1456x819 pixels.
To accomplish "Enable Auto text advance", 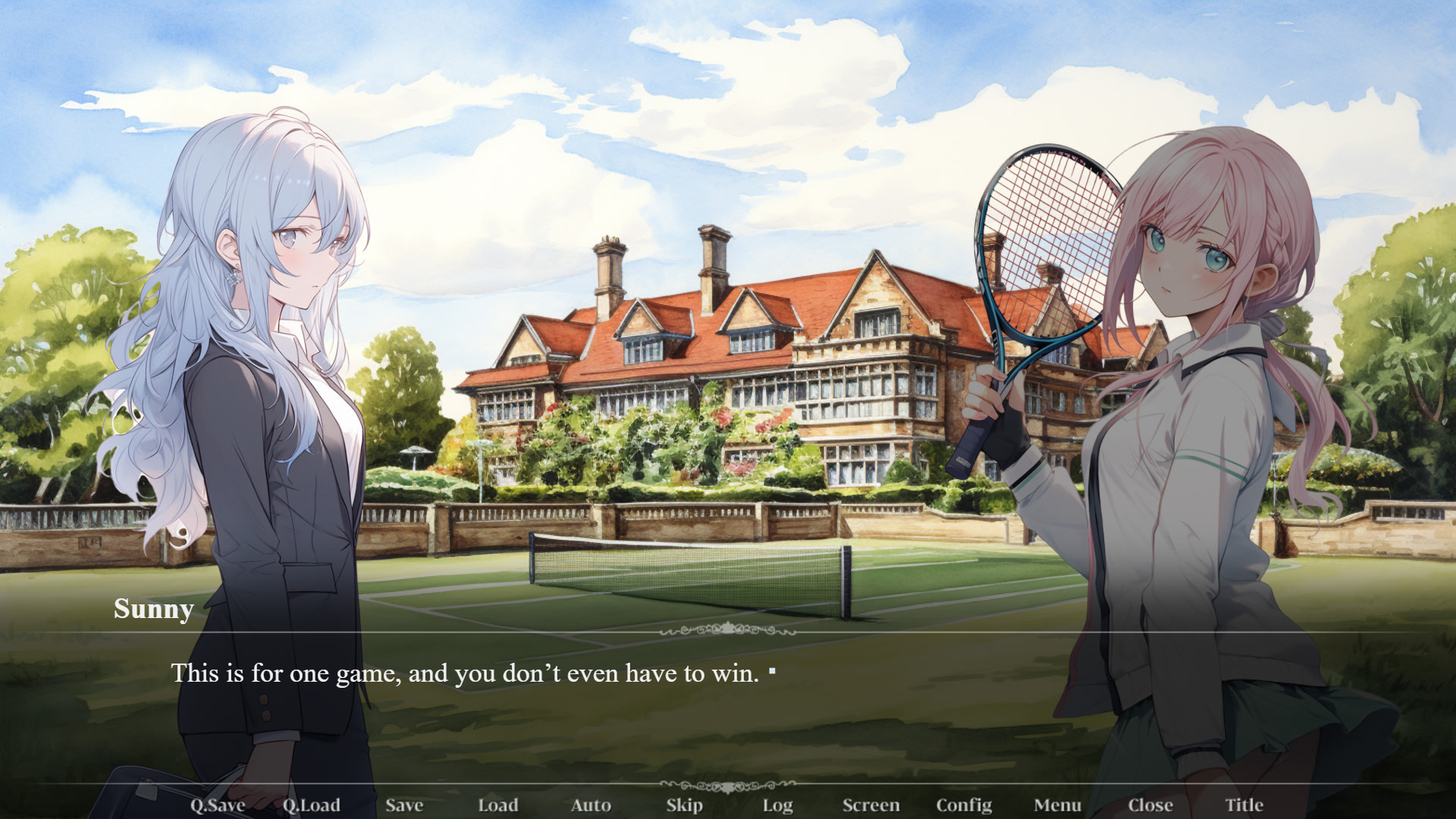I will click(591, 805).
